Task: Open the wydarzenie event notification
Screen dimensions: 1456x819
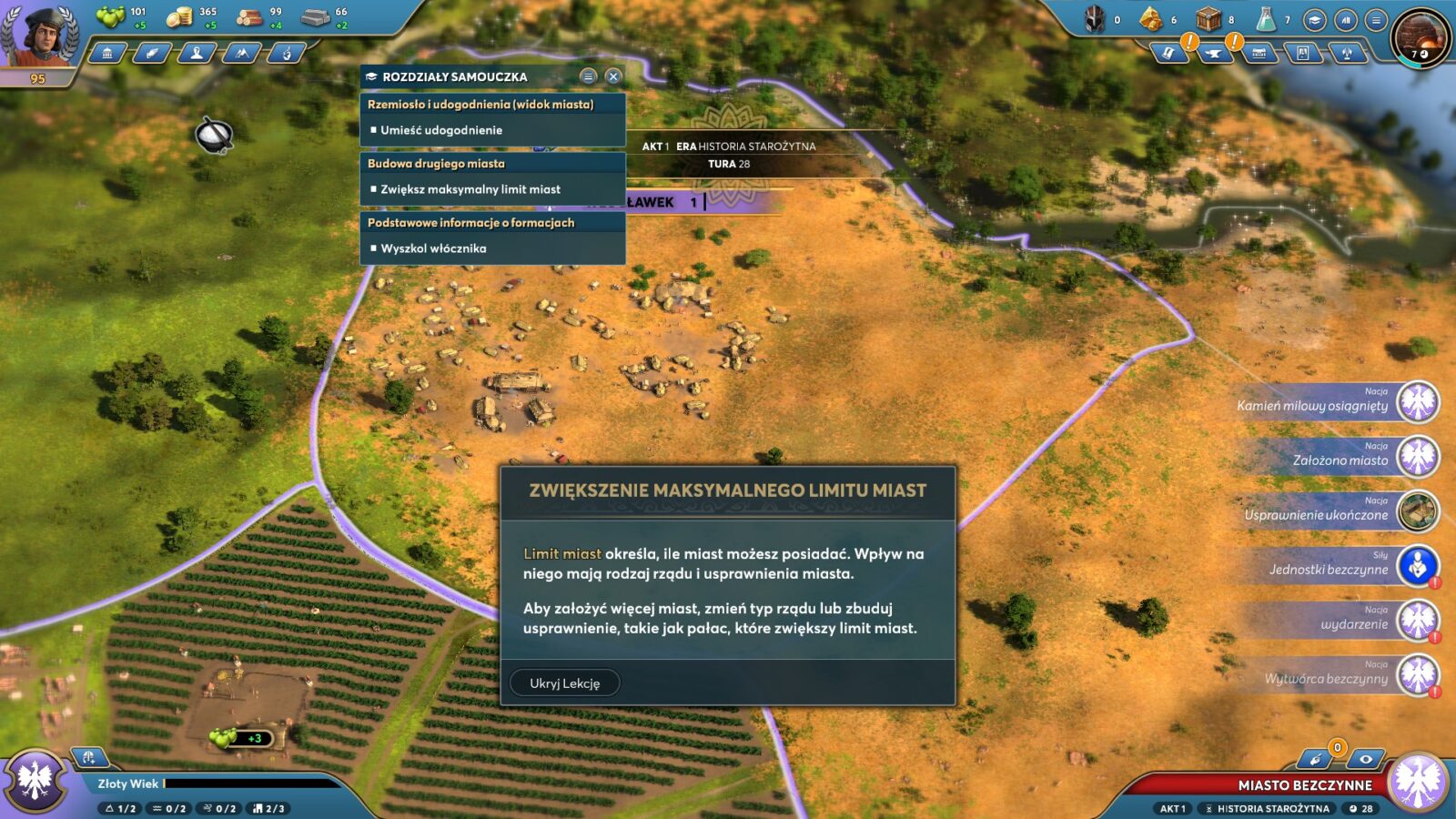Action: click(x=1417, y=621)
